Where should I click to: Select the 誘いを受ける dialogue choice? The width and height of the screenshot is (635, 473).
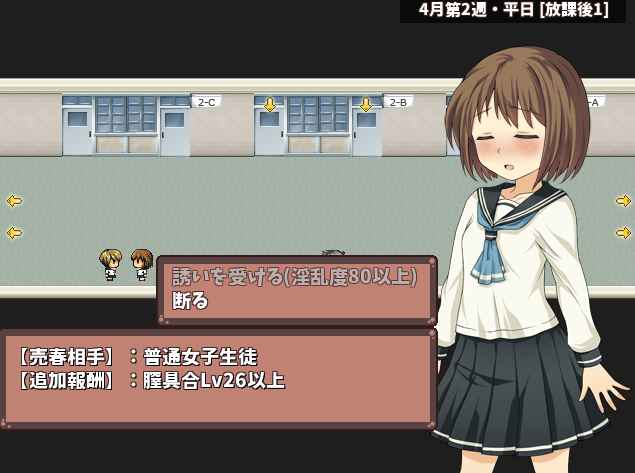click(294, 276)
